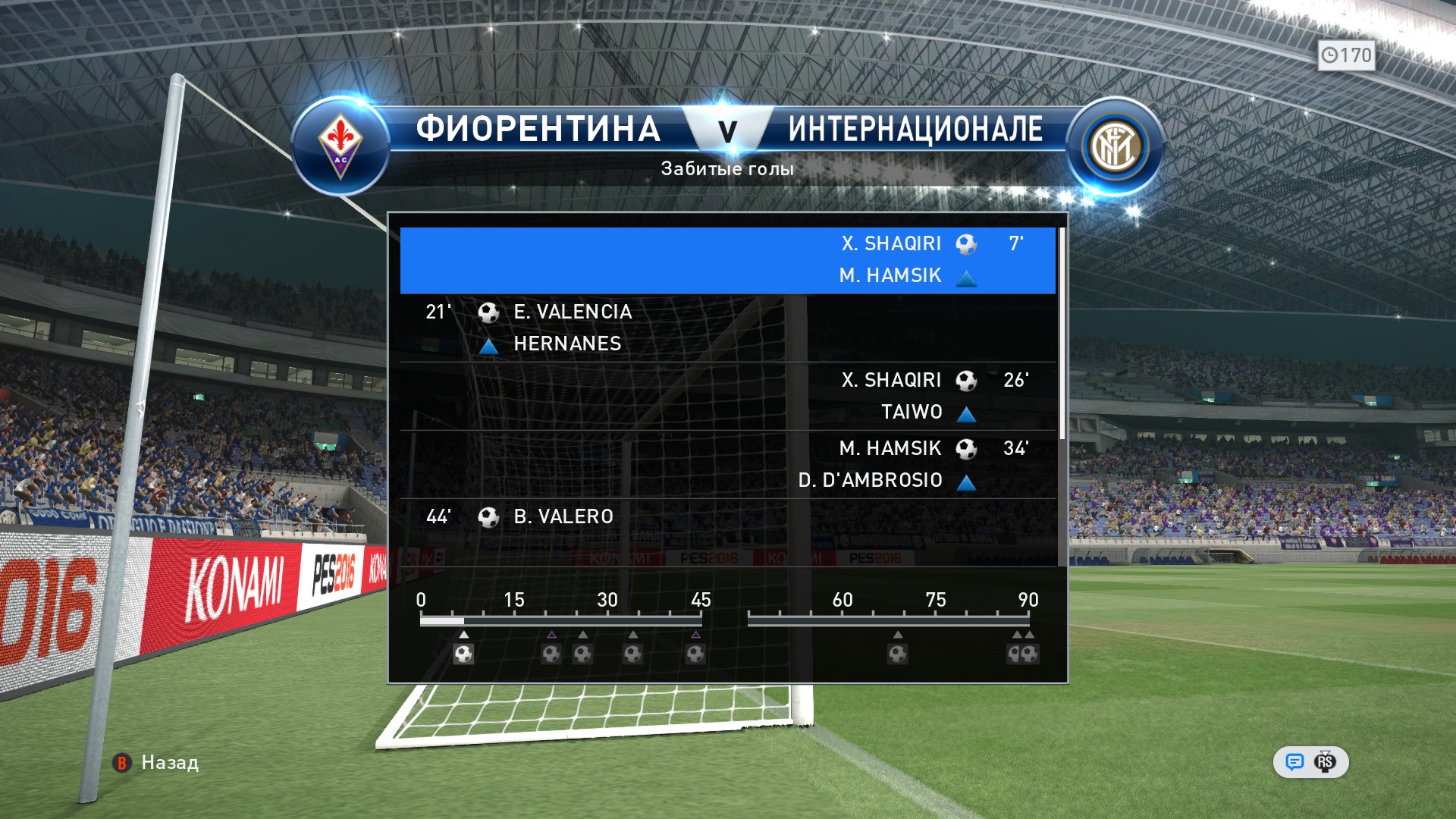Select X. Shaqiri's 7th-minute goal row

click(727, 259)
